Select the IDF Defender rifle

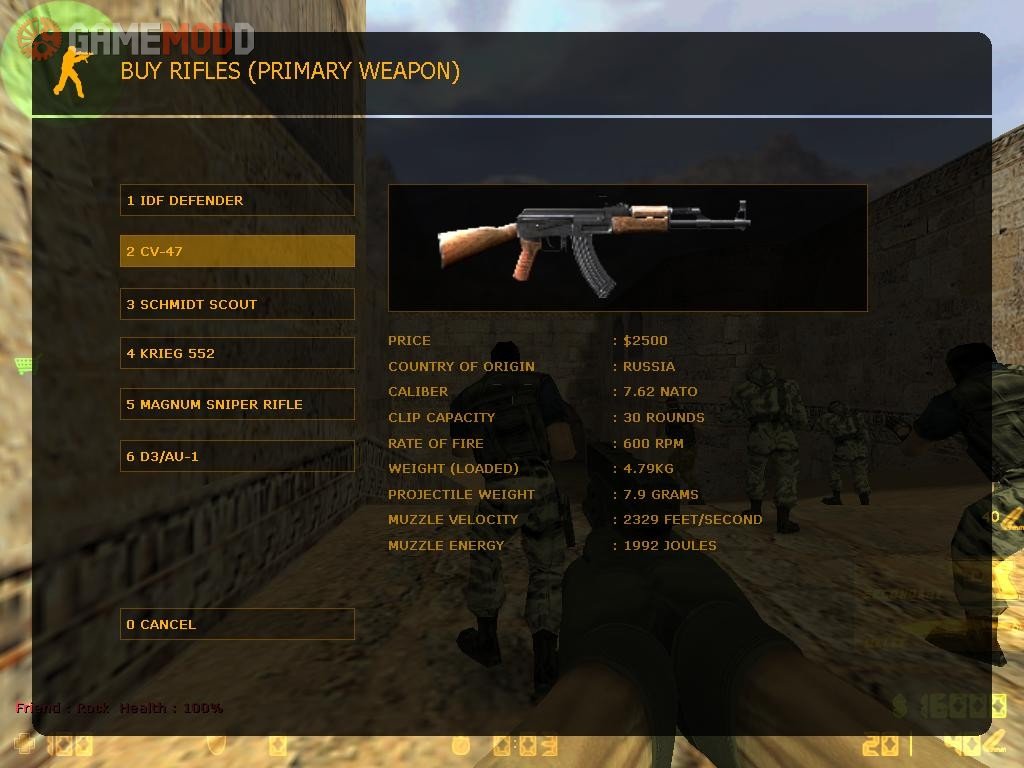click(237, 200)
